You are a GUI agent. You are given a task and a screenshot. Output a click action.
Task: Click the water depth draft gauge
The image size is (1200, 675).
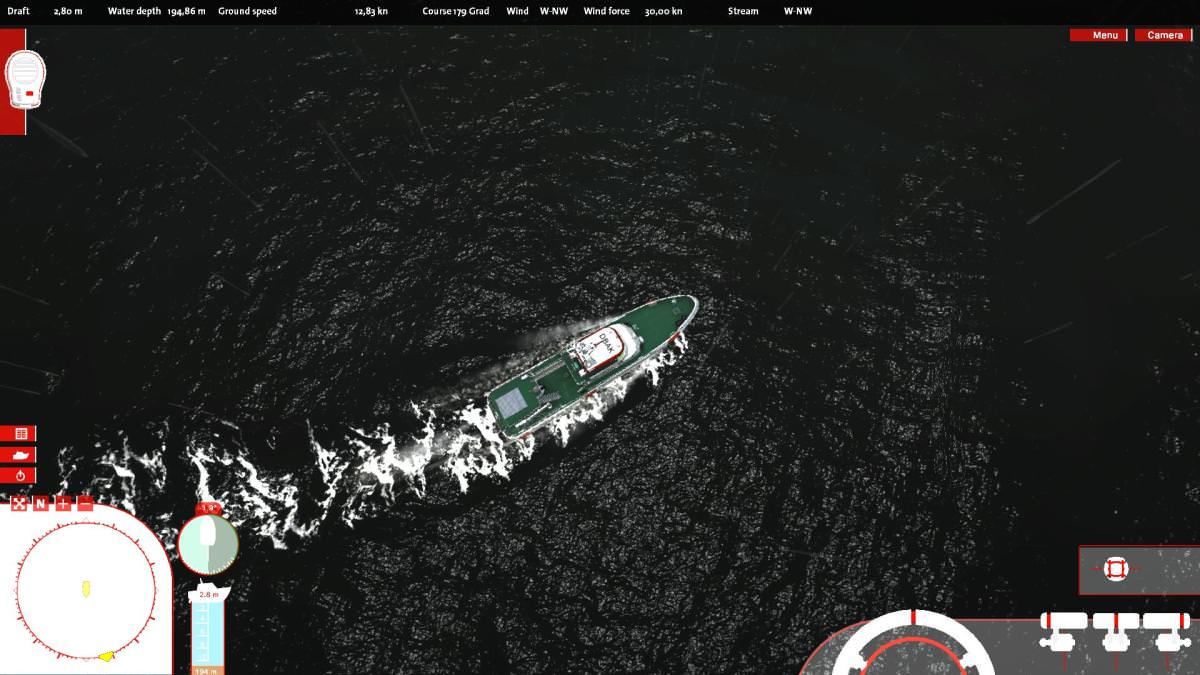(x=208, y=628)
